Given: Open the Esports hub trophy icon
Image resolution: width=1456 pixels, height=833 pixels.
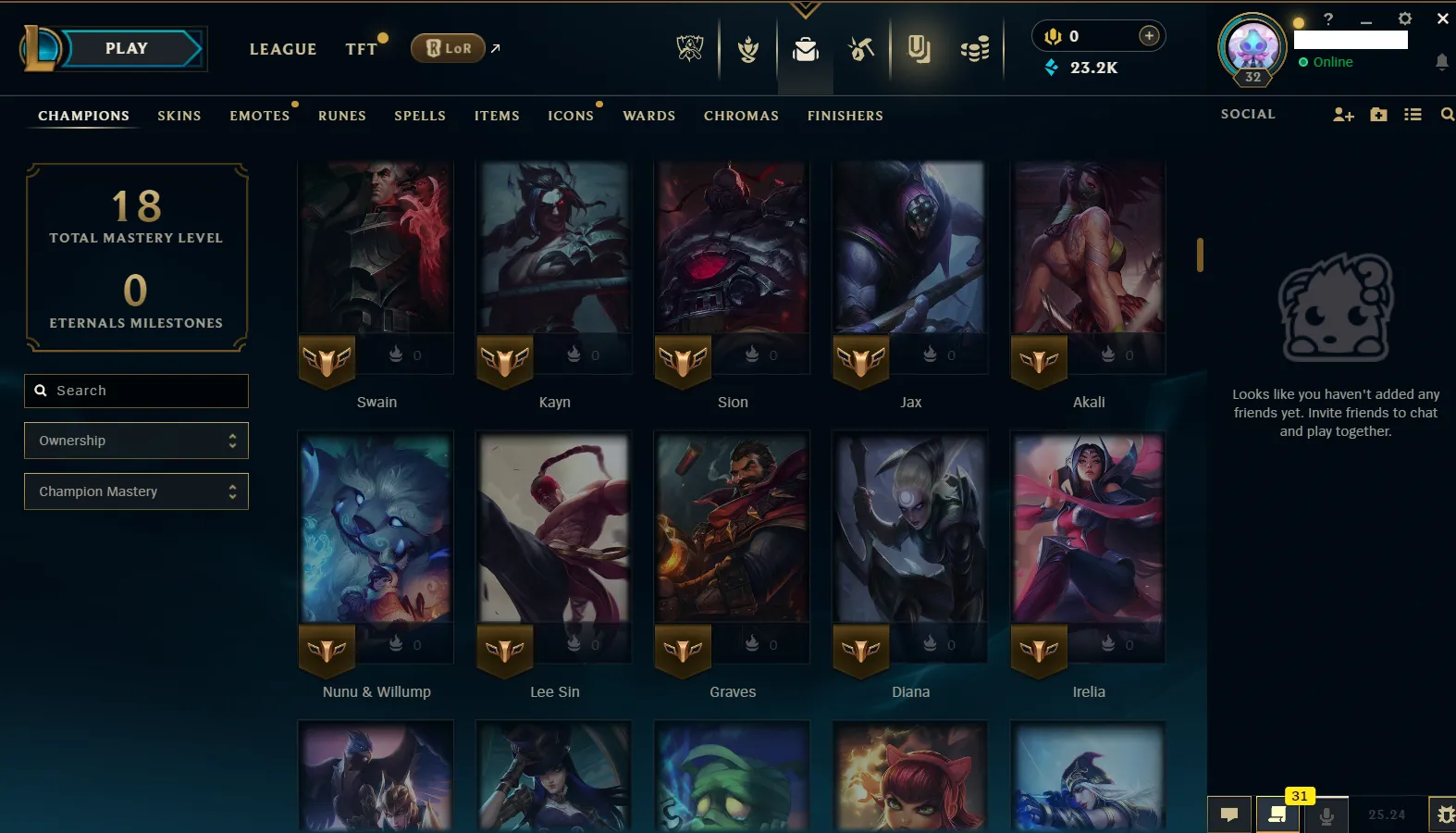Looking at the screenshot, I should coord(690,48).
